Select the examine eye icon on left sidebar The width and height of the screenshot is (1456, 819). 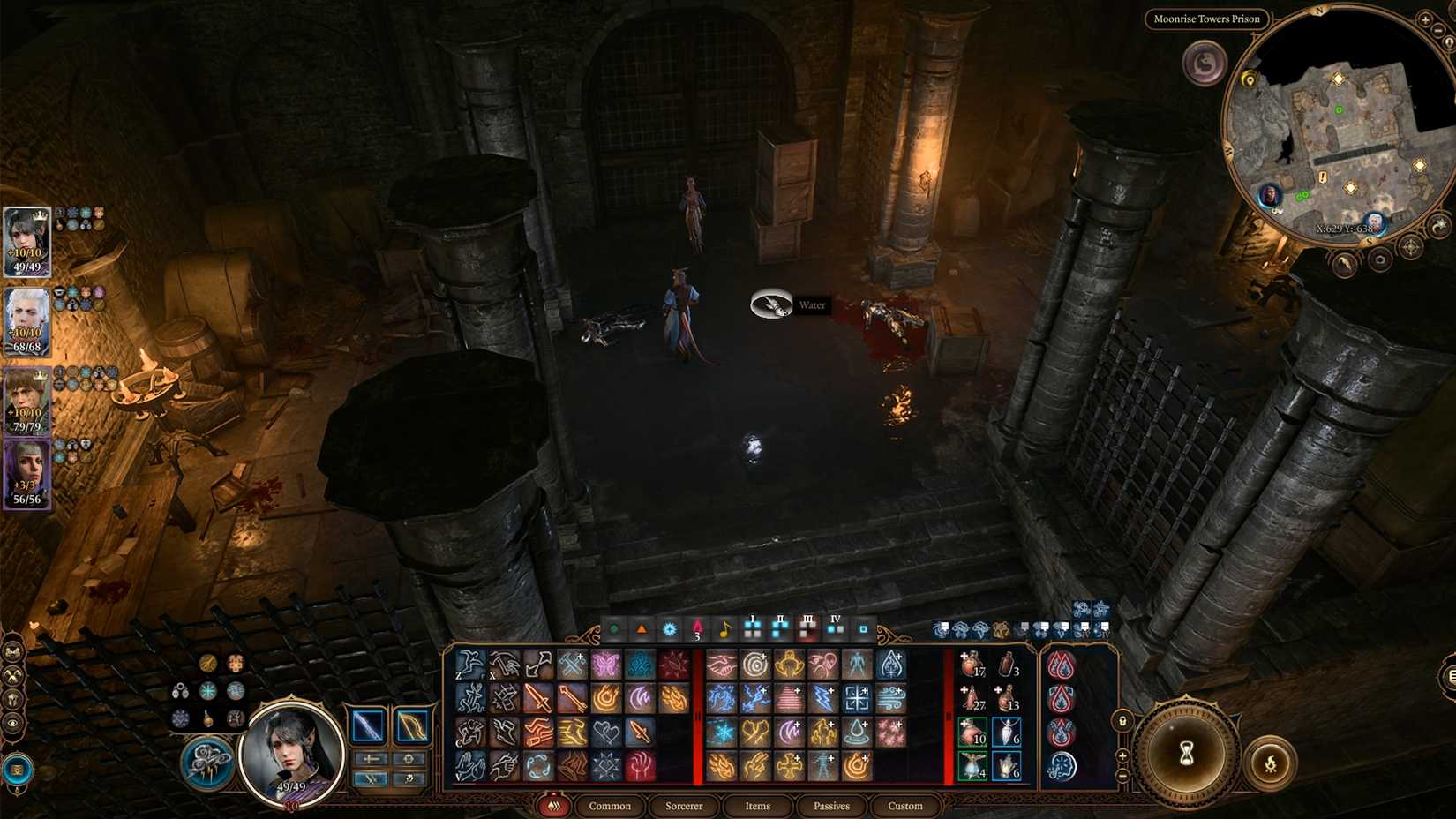coord(12,722)
